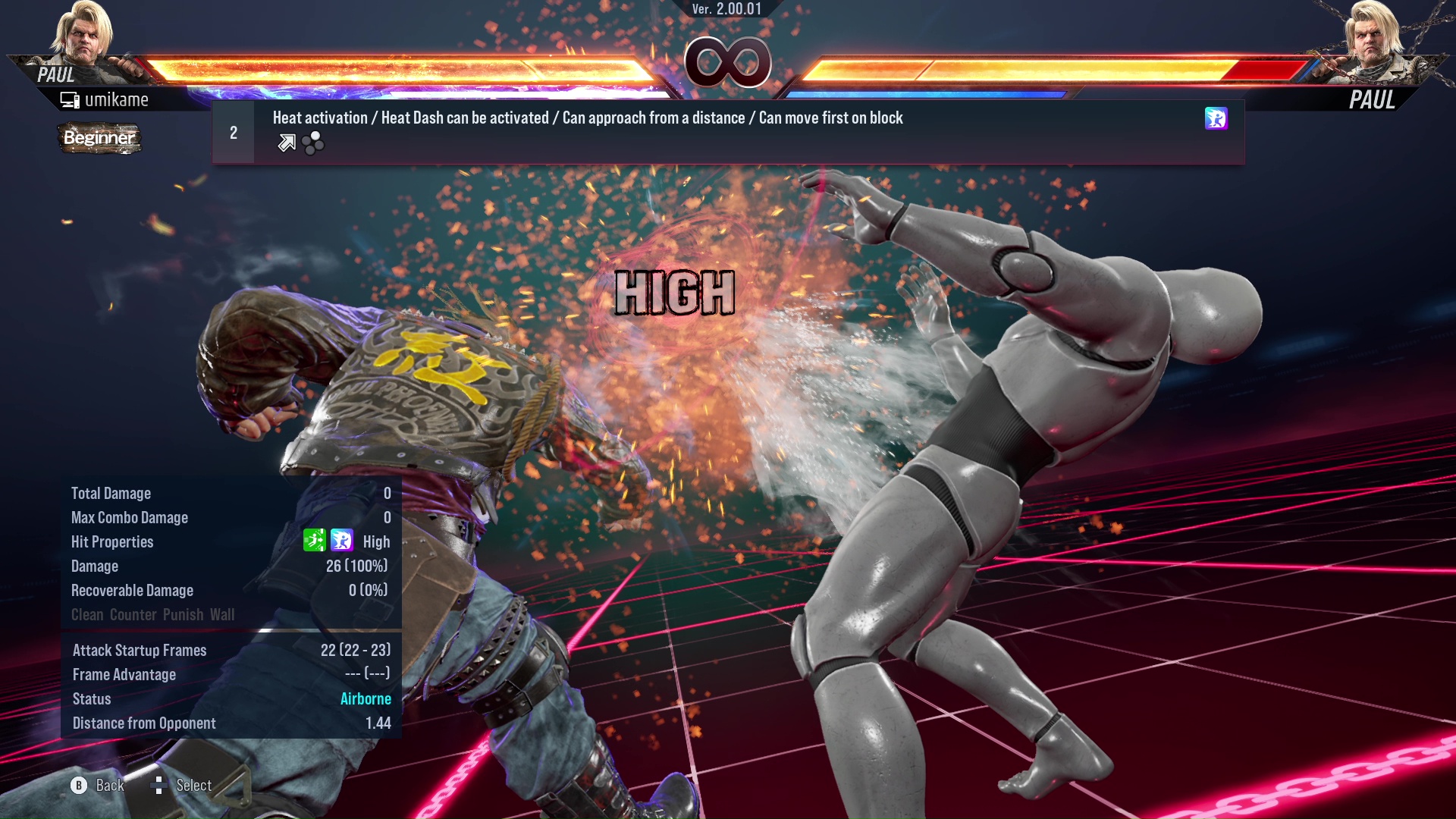The height and width of the screenshot is (819, 1456).
Task: Click the purple Heat icon in Hit Properties
Action: click(x=342, y=541)
